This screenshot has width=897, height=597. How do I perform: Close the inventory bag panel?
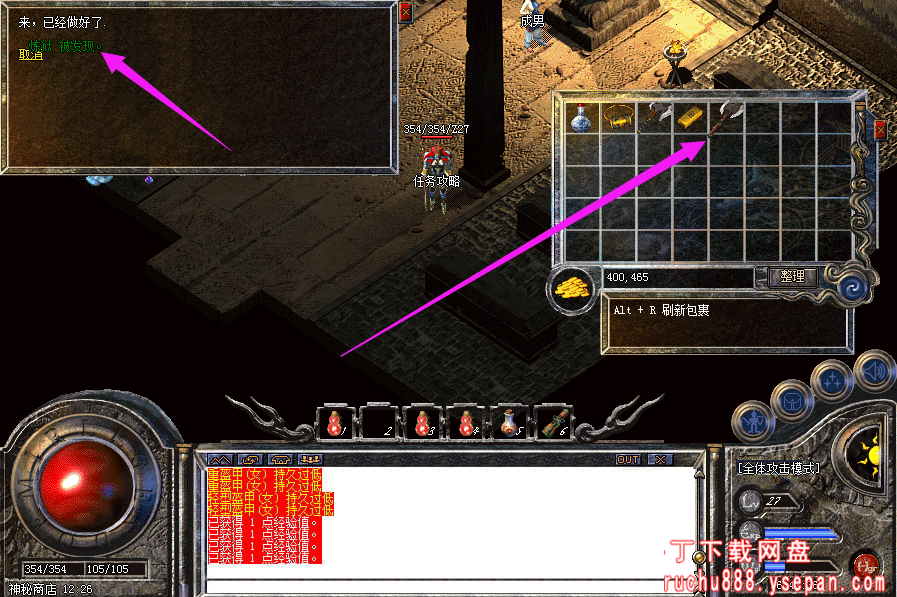[881, 130]
